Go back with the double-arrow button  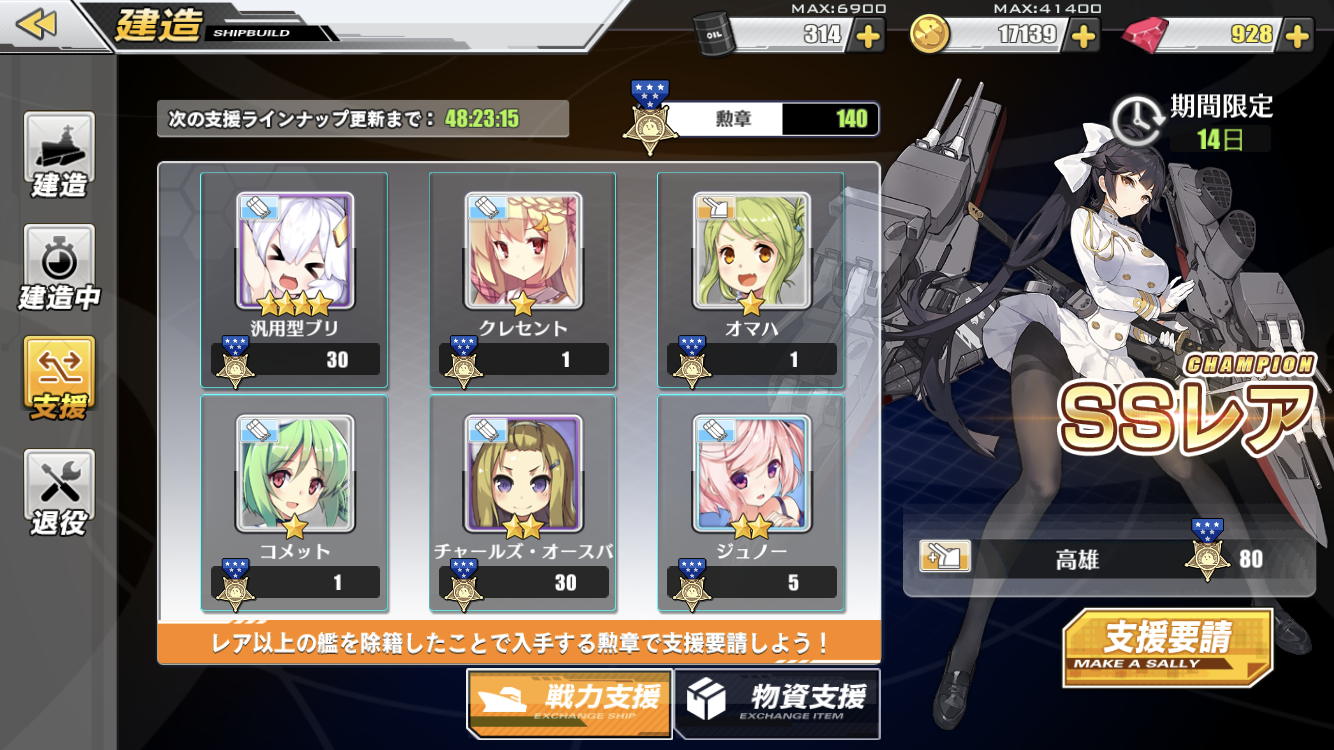coord(37,24)
